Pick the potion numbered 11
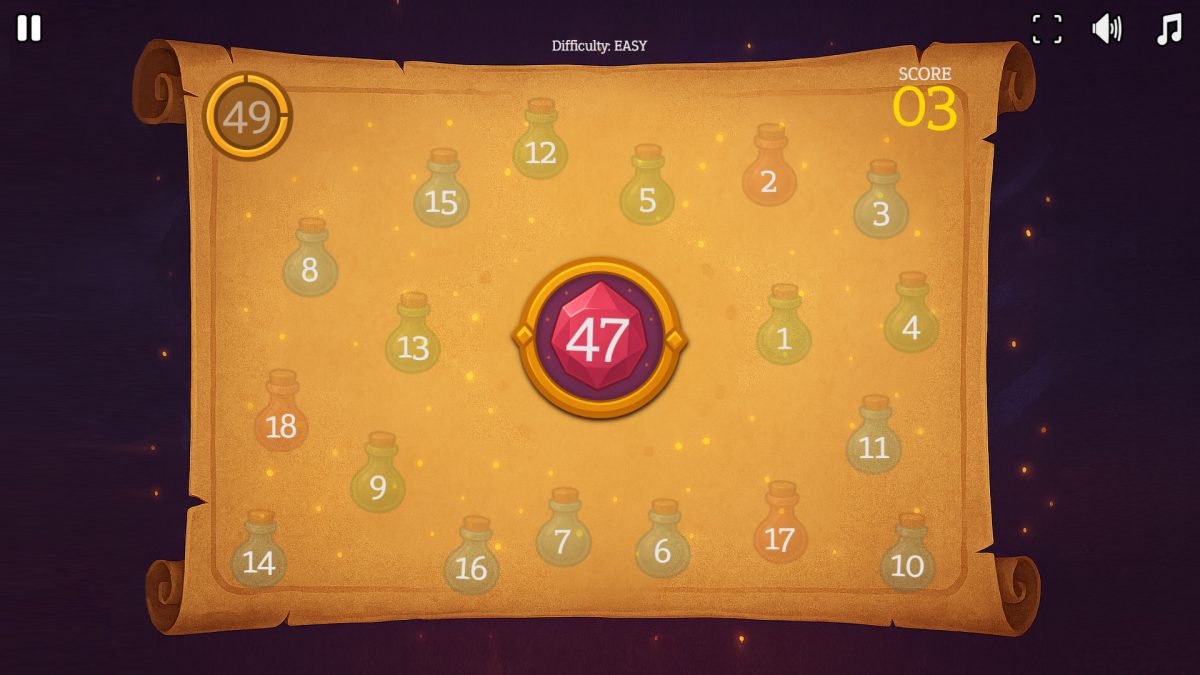Screen dimensions: 1200x675 click(874, 441)
